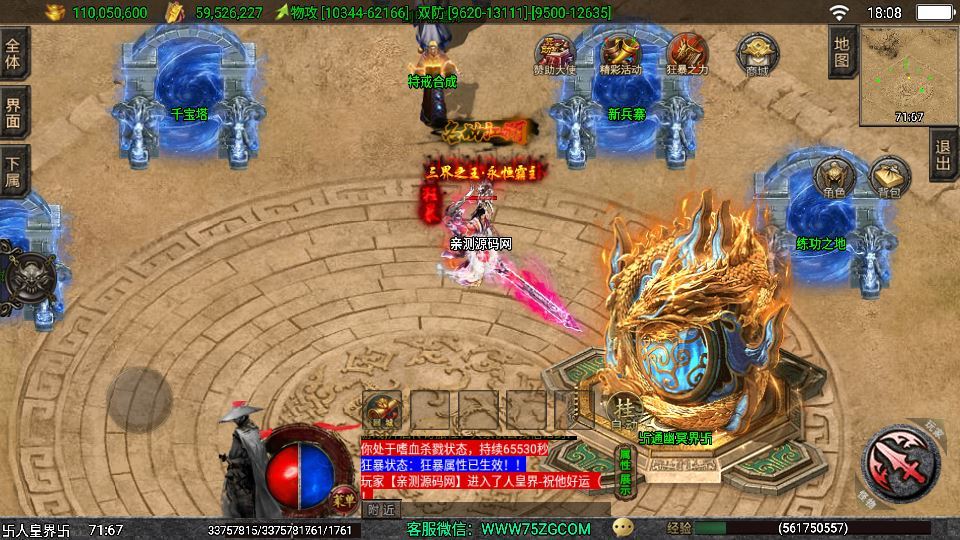Open the 属性展示 attribute display
The width and height of the screenshot is (960, 540).
(625, 472)
